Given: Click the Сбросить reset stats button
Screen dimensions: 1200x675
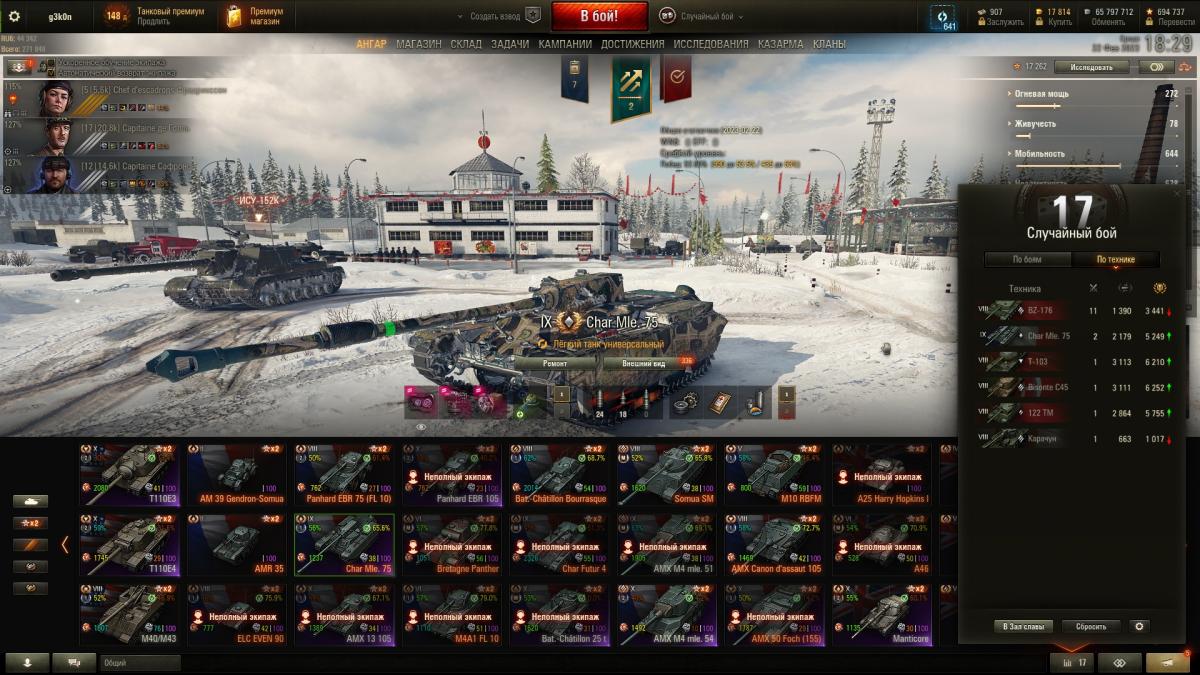Looking at the screenshot, I should 1090,627.
